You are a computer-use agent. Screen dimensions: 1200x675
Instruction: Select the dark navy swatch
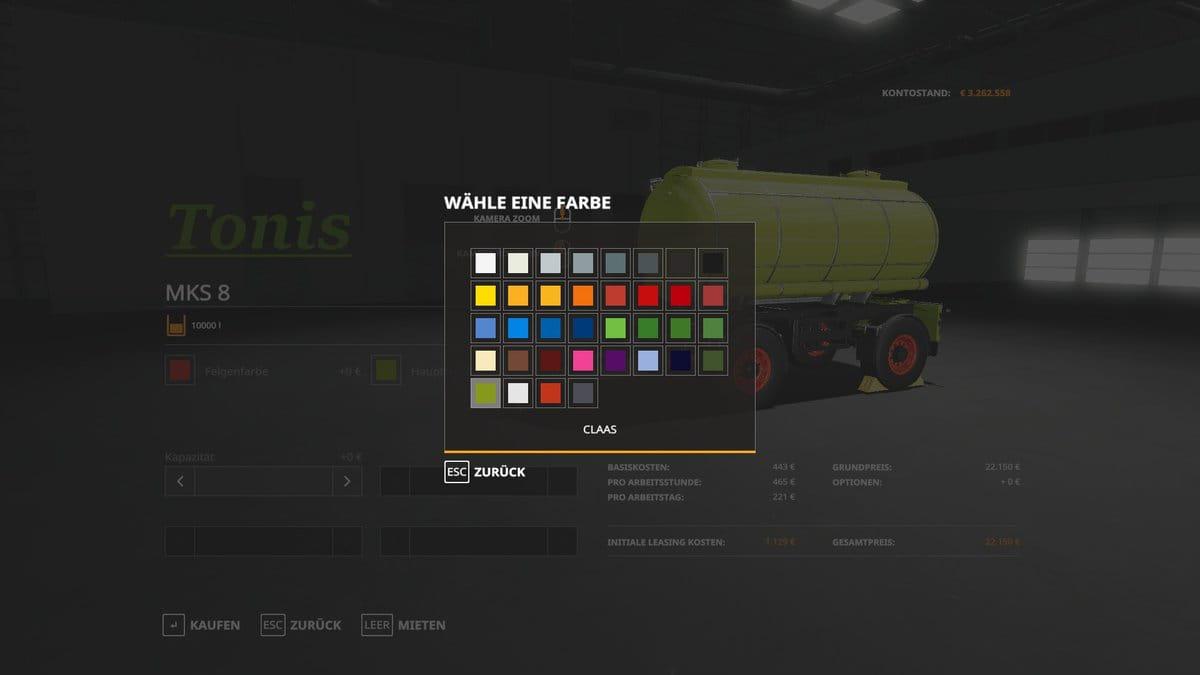tap(680, 360)
